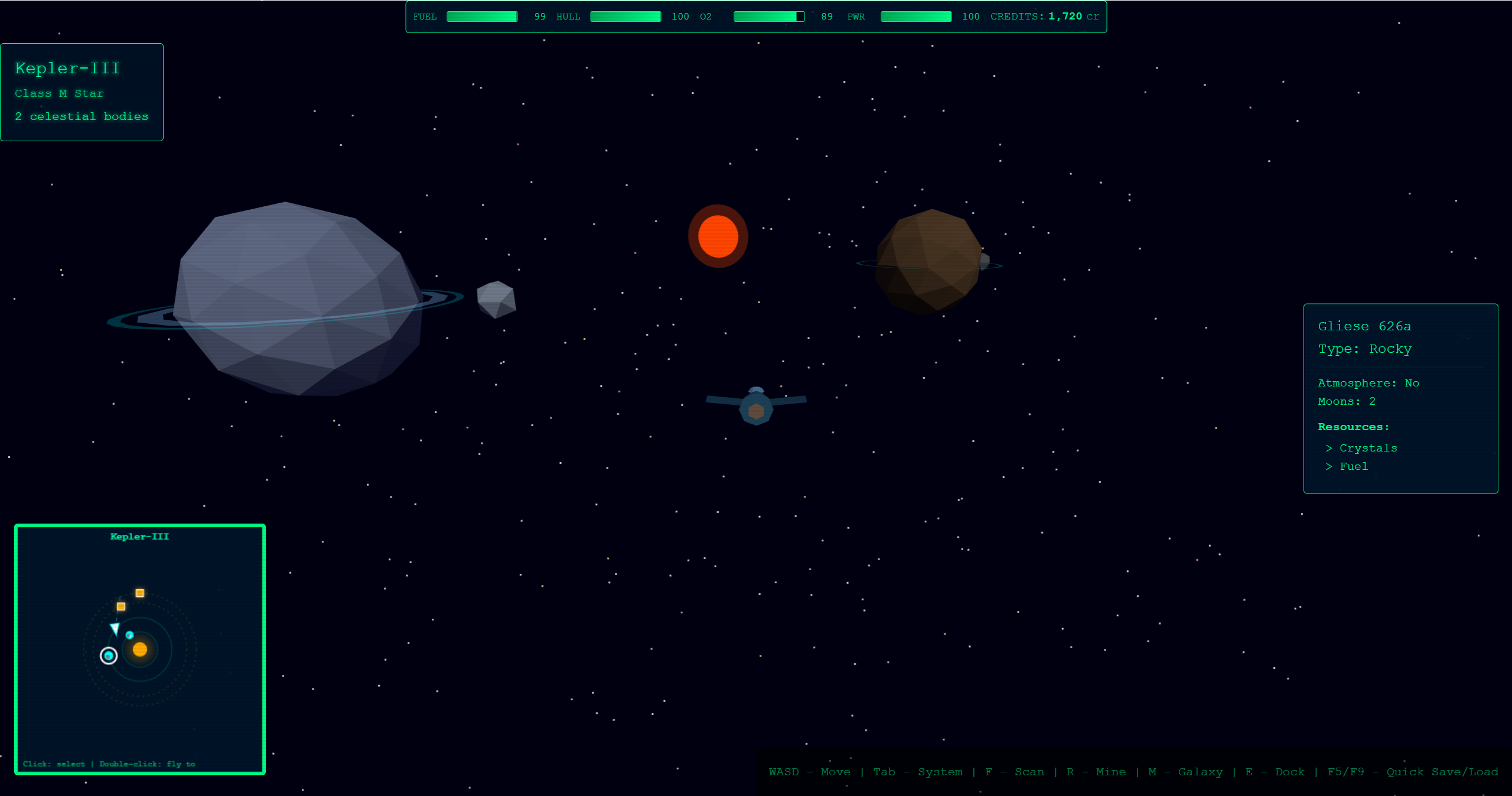Open the Resources section in the planet panel
Image resolution: width=1512 pixels, height=796 pixels.
1353,426
